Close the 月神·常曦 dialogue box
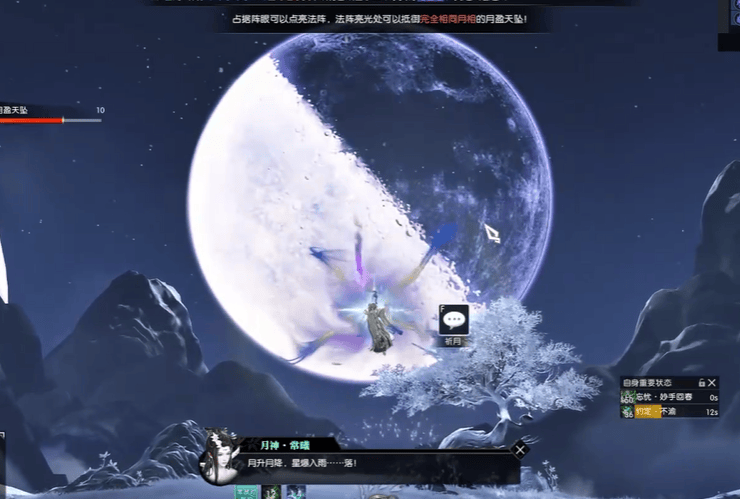This screenshot has width=740, height=499. tap(519, 450)
